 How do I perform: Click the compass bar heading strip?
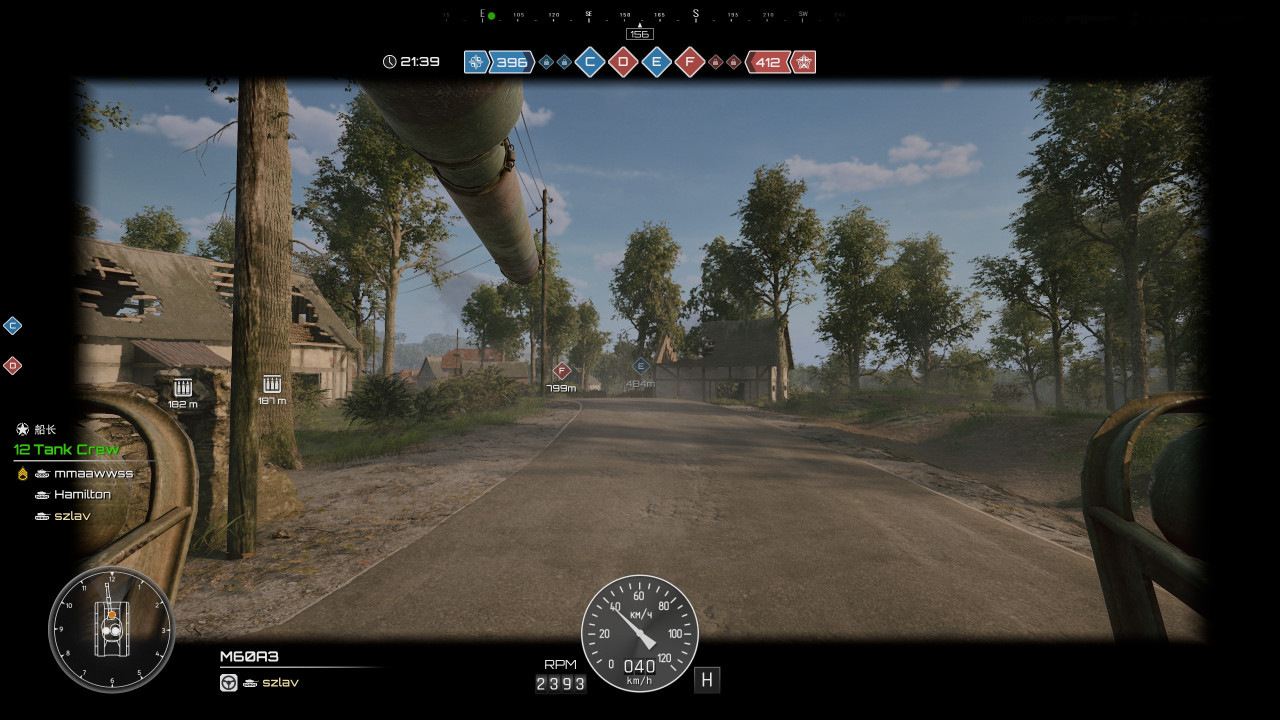640,16
